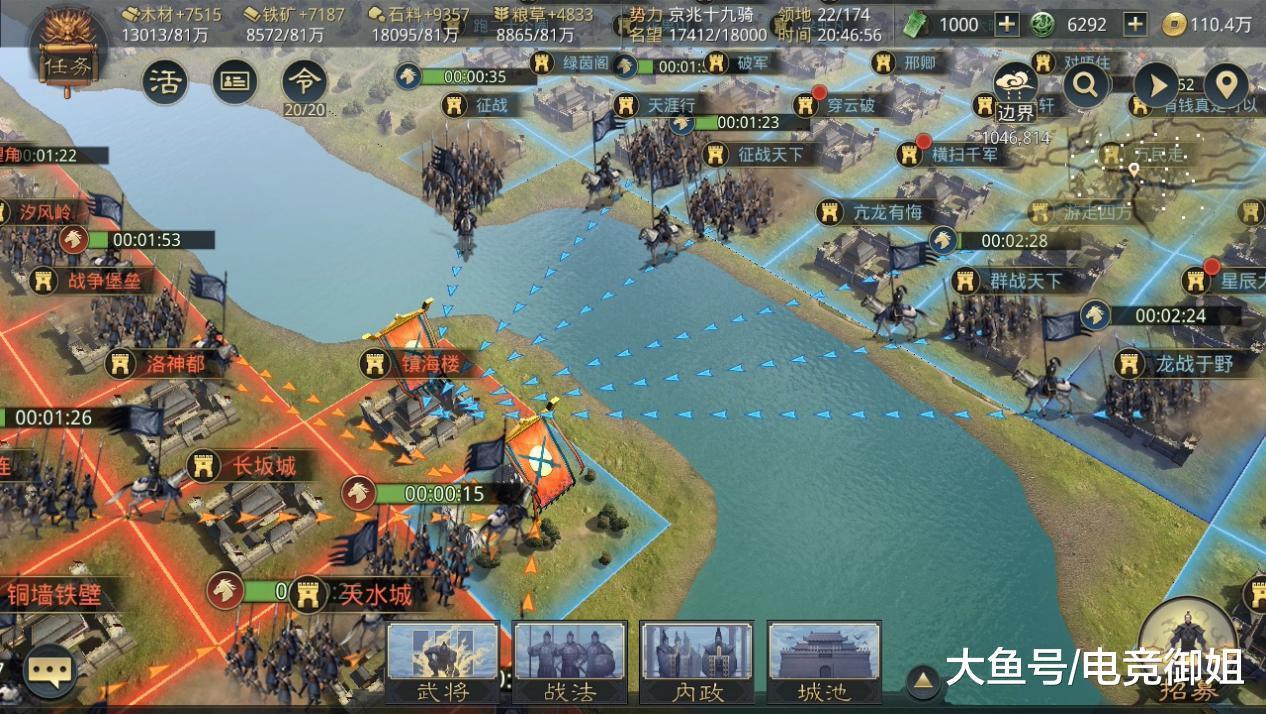Expand the bottom menu arrow

pyautogui.click(x=924, y=682)
